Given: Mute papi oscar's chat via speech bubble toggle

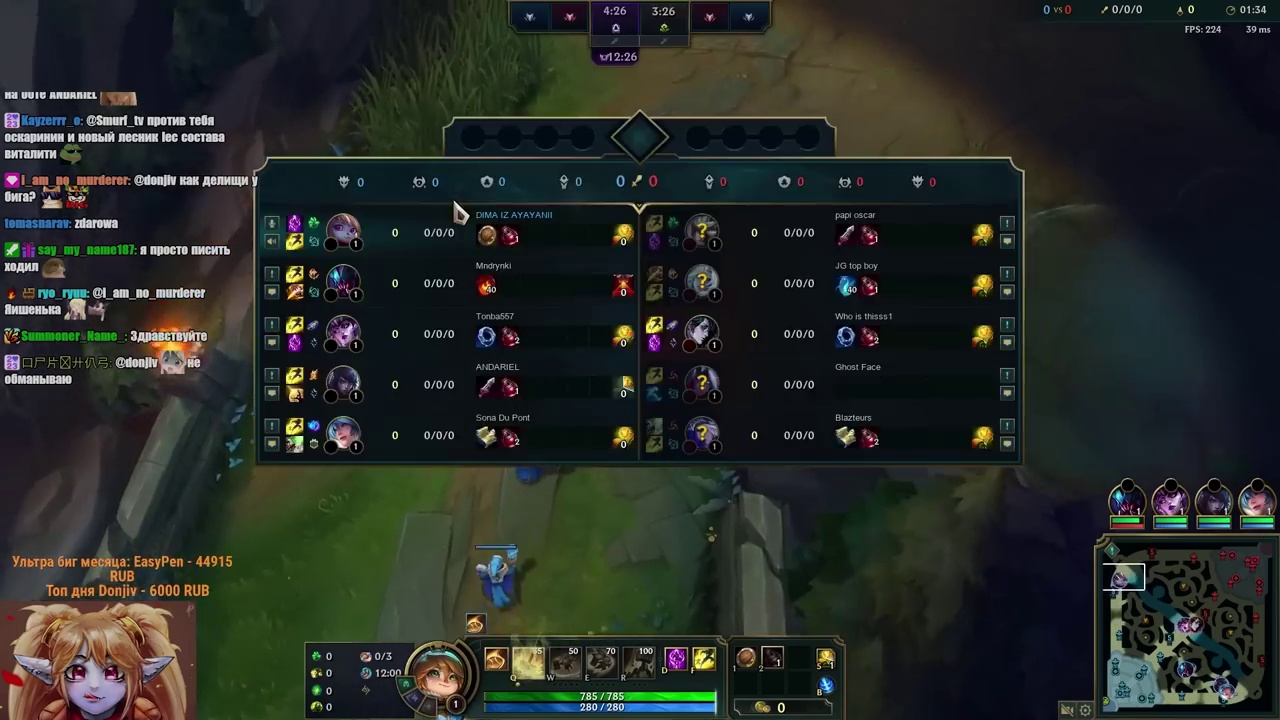Looking at the screenshot, I should (x=1007, y=240).
